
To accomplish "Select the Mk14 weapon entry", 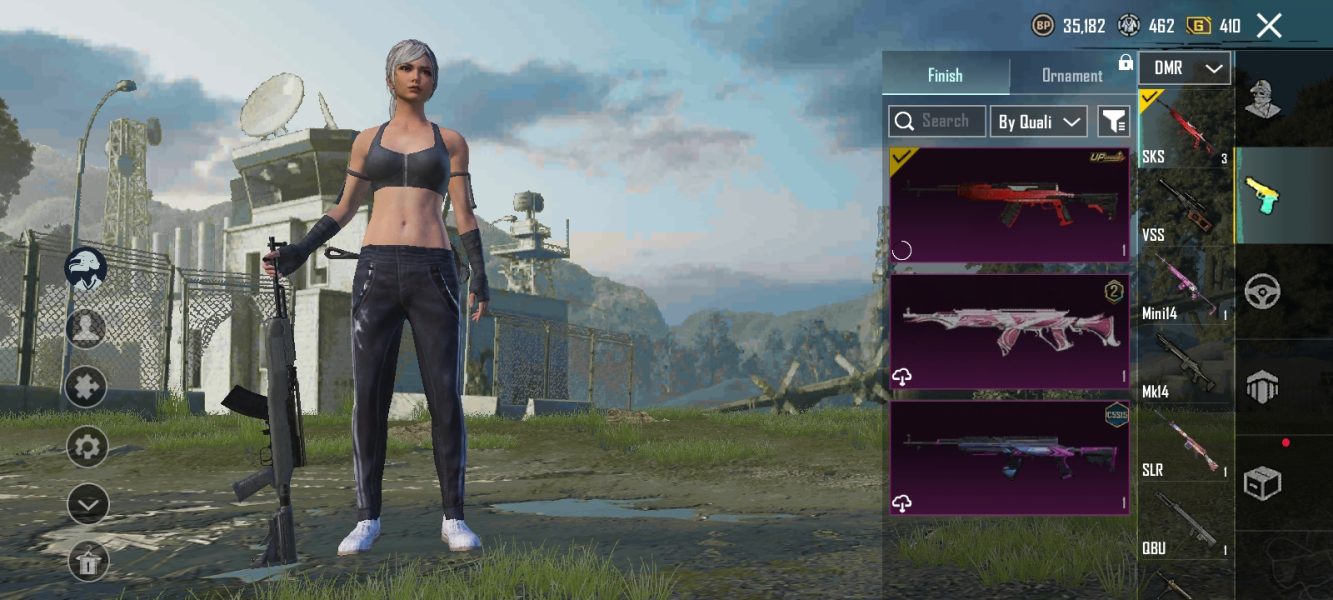I will pos(1186,366).
